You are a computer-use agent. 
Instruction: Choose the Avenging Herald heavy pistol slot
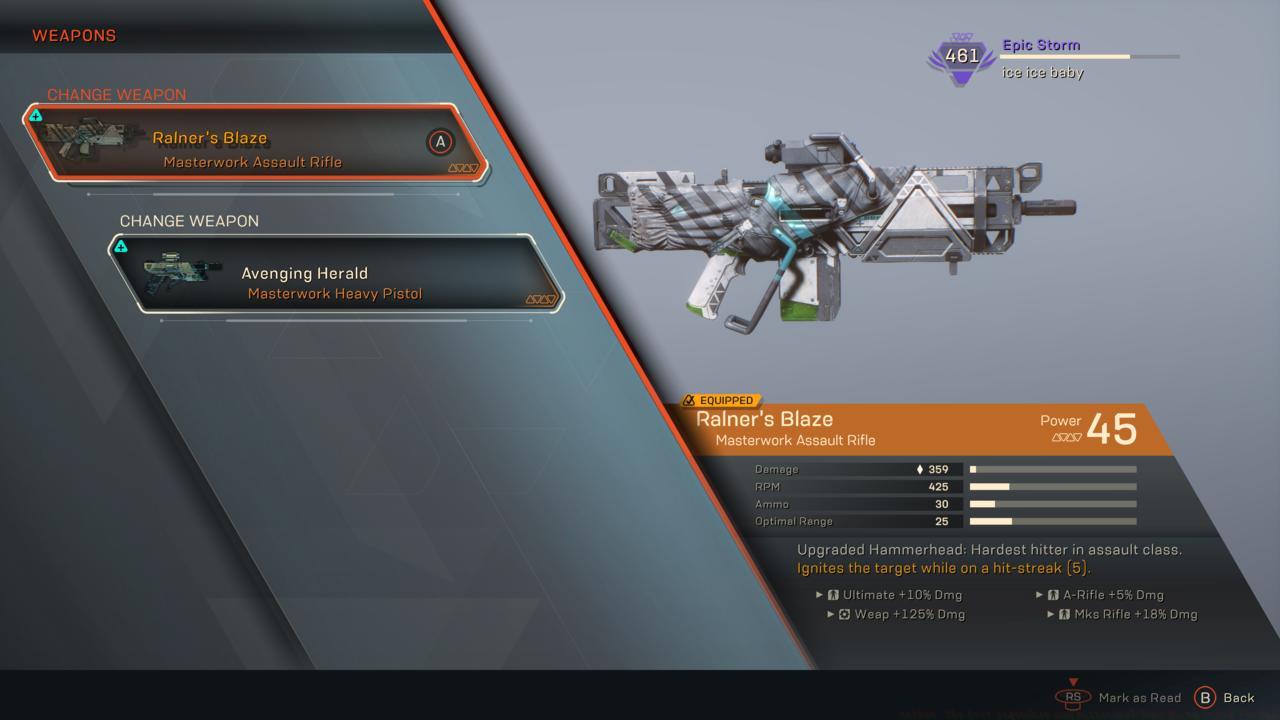coord(335,274)
